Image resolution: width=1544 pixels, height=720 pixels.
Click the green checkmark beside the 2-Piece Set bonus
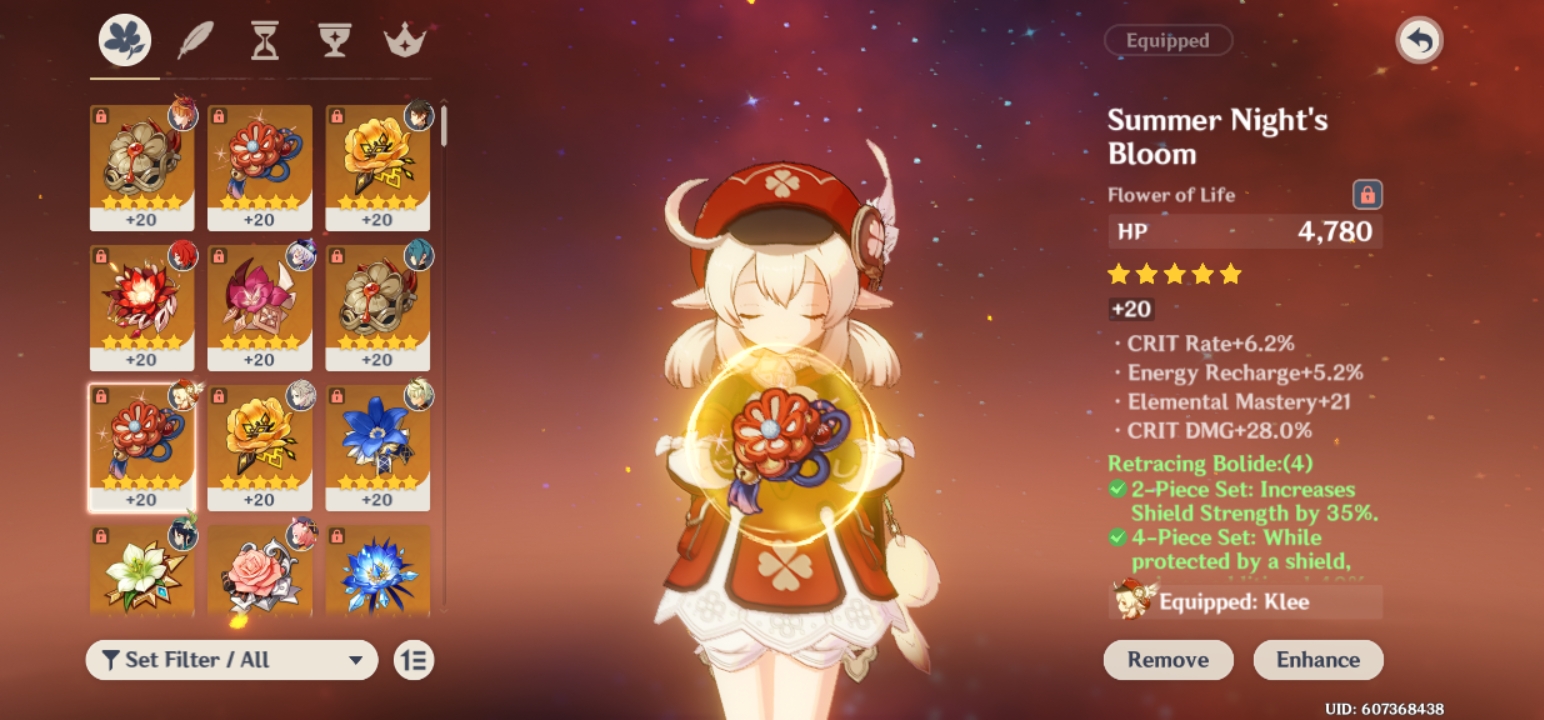1119,489
